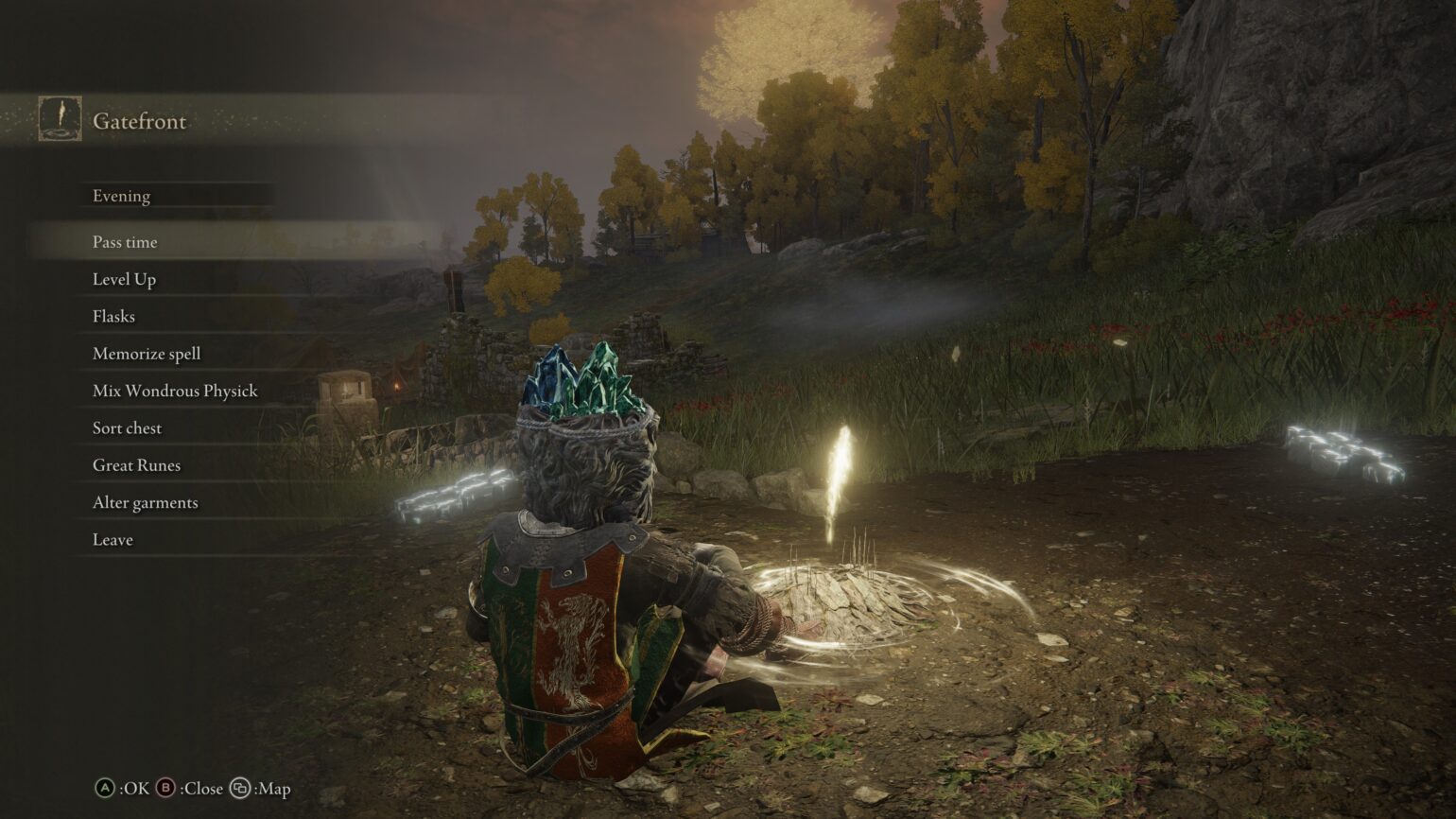Click the Evening time-of-day bar
This screenshot has height=819, width=1456.
coord(121,196)
